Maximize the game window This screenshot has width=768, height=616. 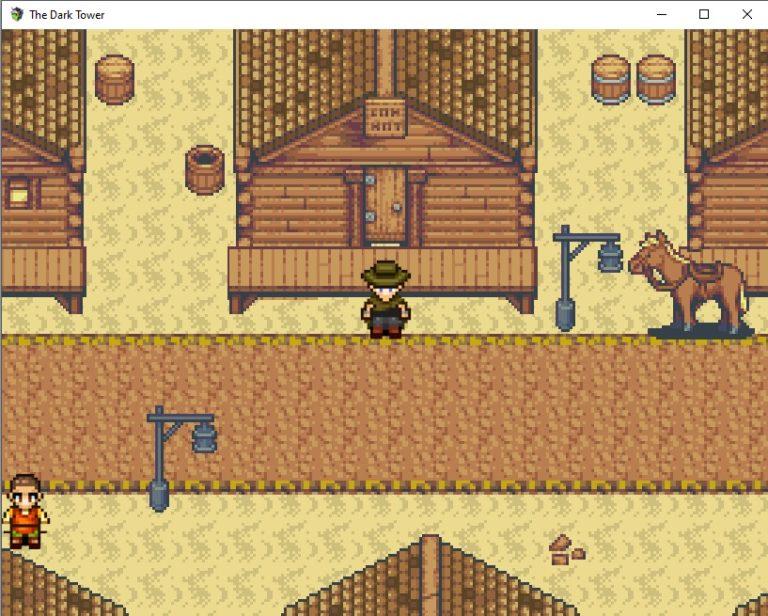pyautogui.click(x=703, y=14)
